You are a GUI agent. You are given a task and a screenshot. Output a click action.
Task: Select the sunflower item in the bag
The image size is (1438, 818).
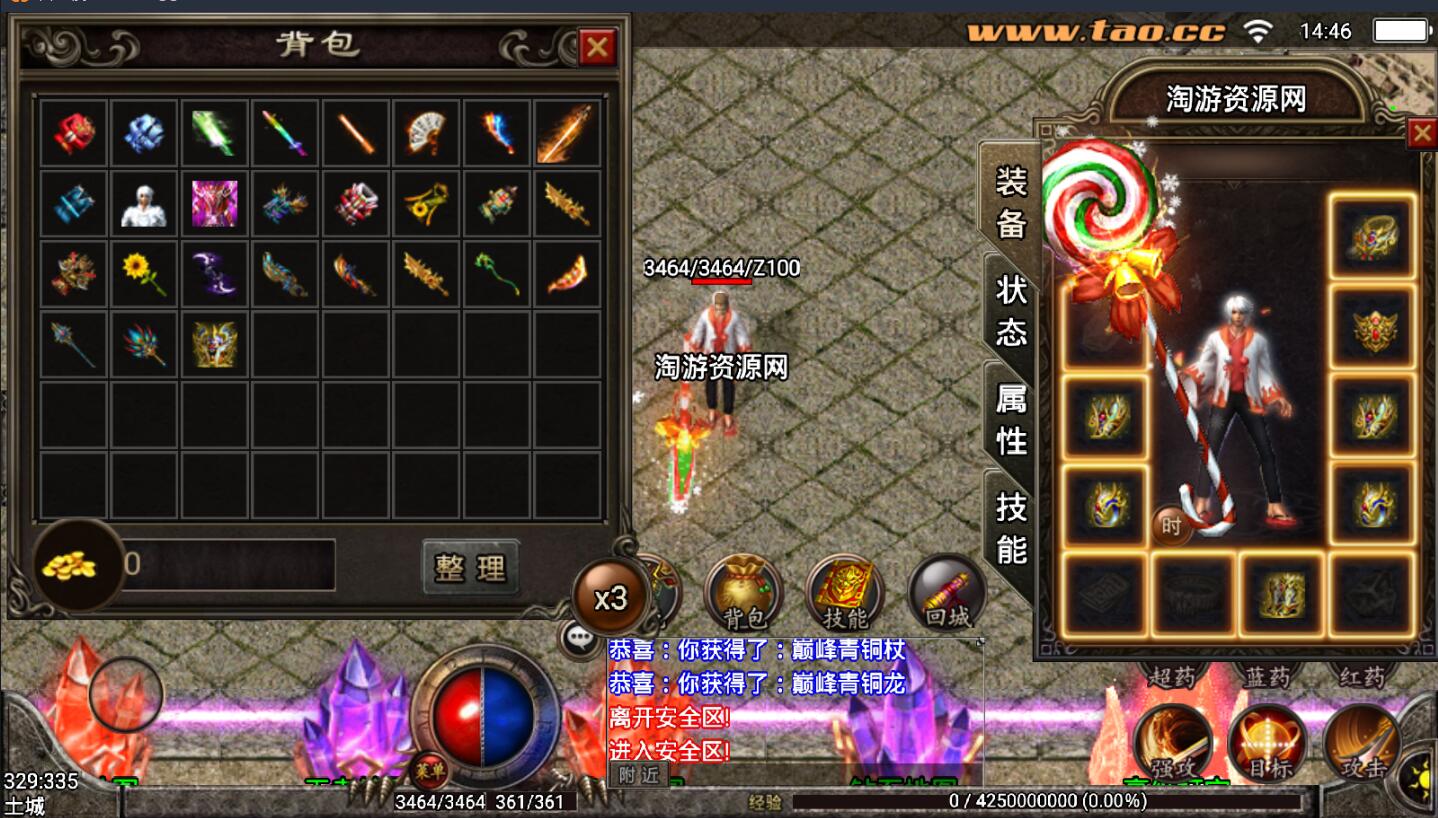(144, 273)
